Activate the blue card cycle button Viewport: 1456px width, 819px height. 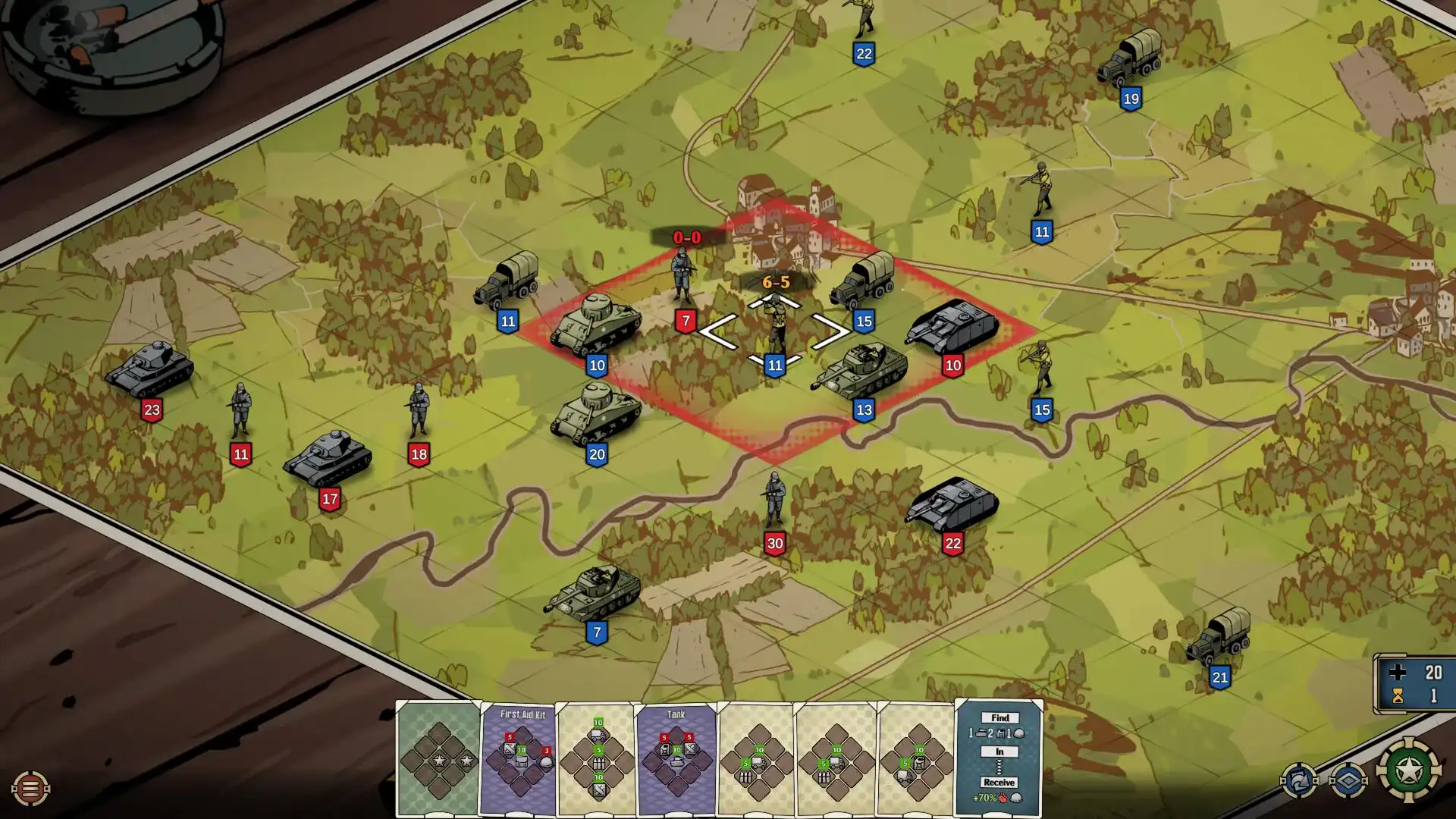point(1298,780)
